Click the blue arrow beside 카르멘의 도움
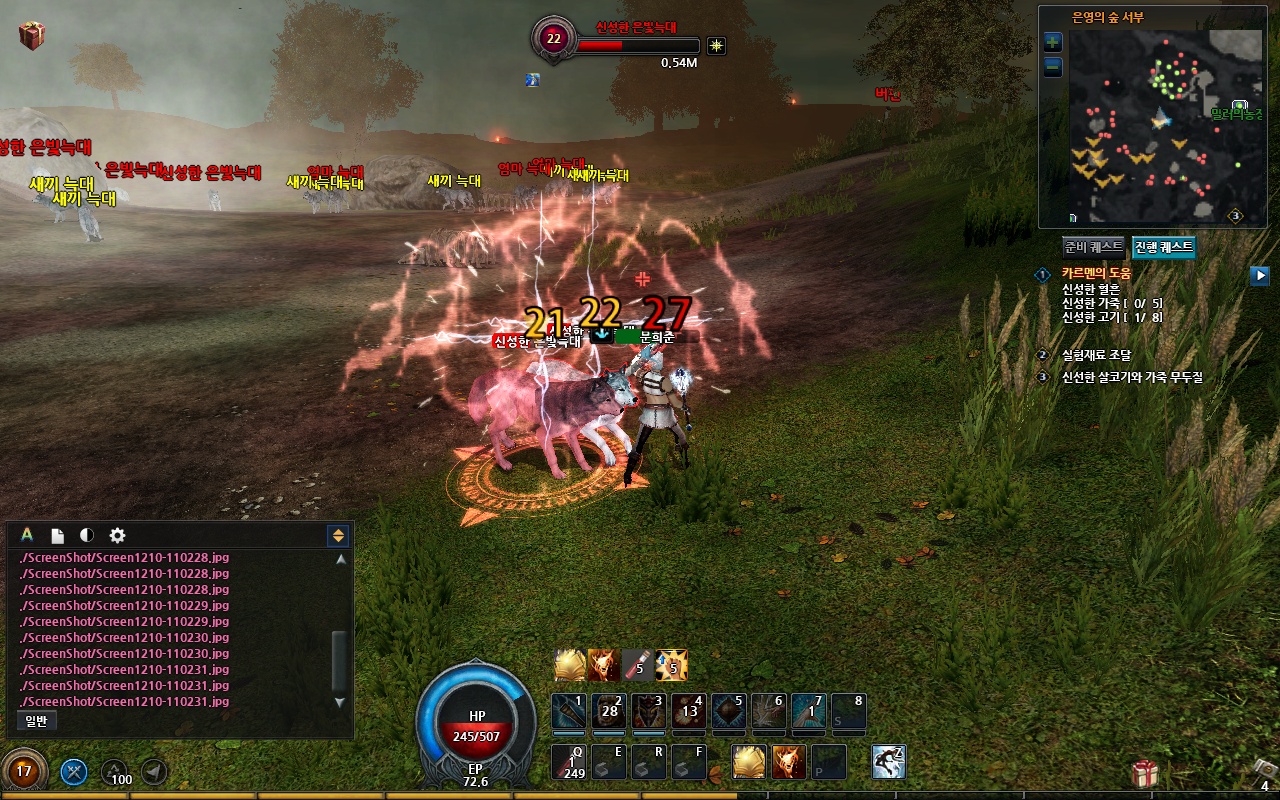Screen dimensions: 1280x800 1259,275
